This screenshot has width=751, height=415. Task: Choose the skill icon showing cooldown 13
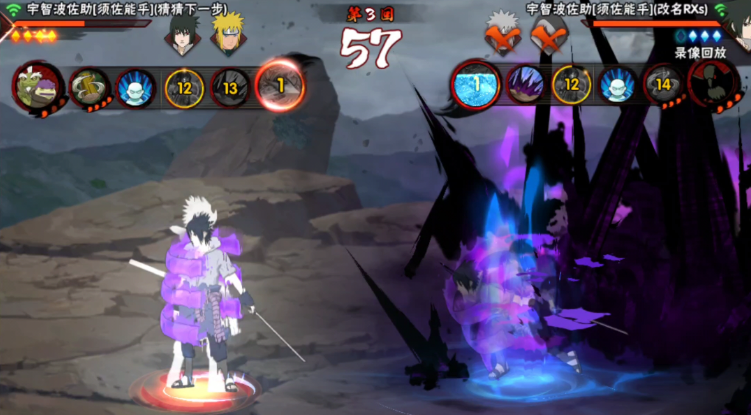click(x=231, y=88)
